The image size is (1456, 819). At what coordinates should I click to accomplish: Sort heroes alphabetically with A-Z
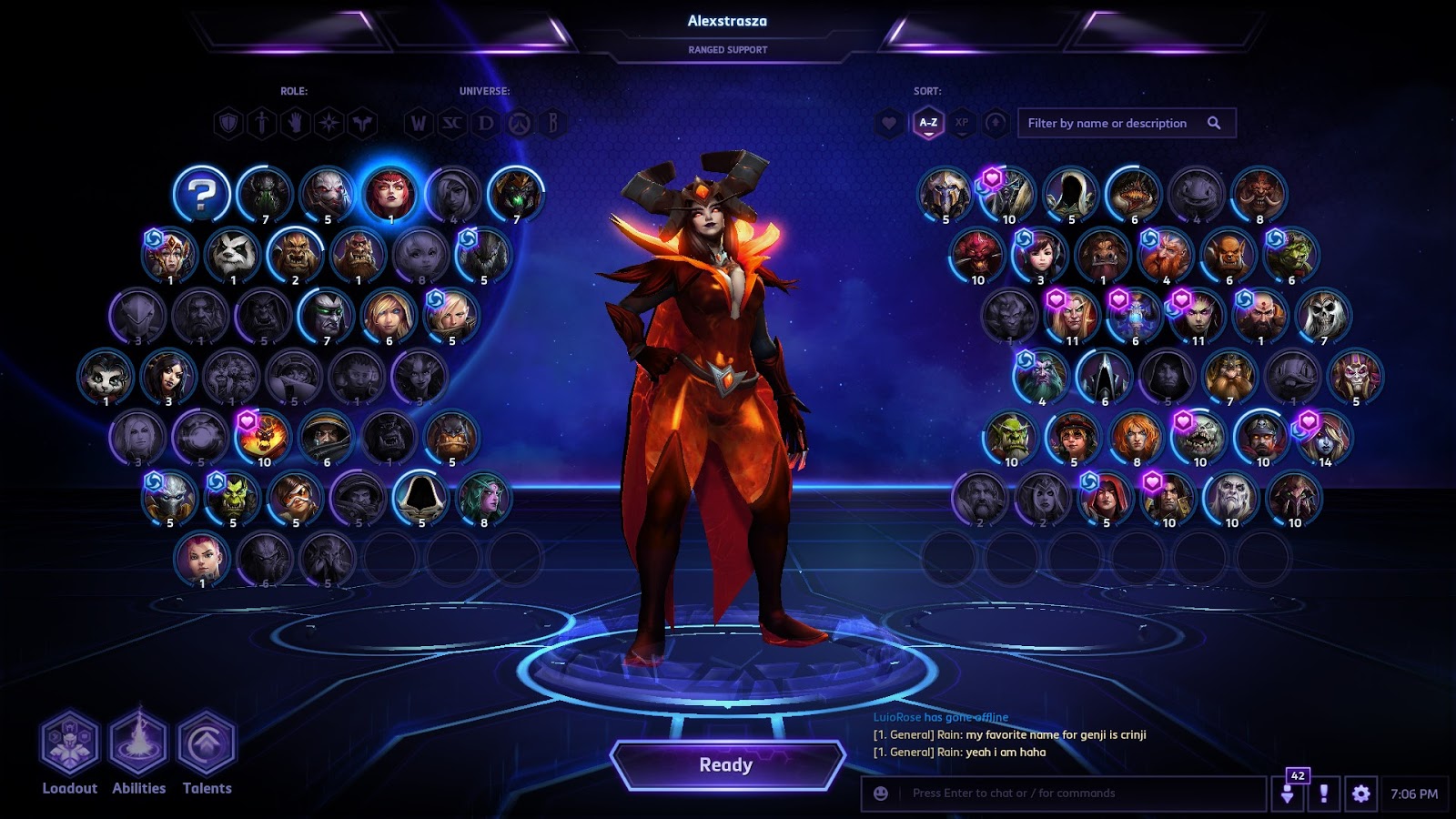pos(927,123)
